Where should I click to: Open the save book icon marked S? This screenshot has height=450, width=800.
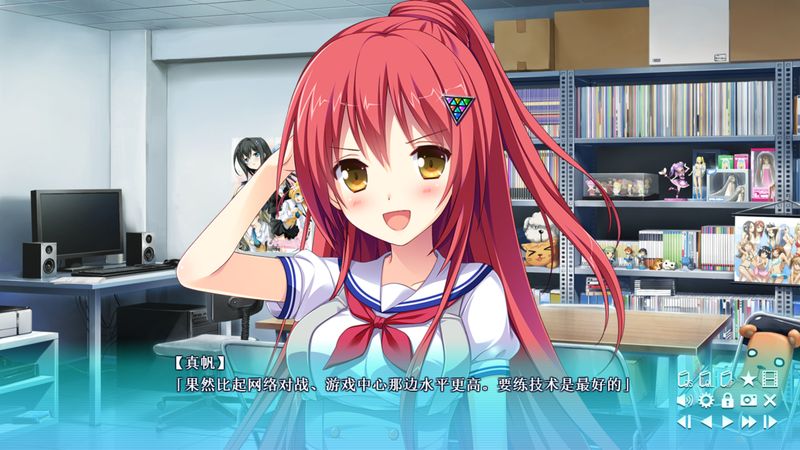(685, 379)
